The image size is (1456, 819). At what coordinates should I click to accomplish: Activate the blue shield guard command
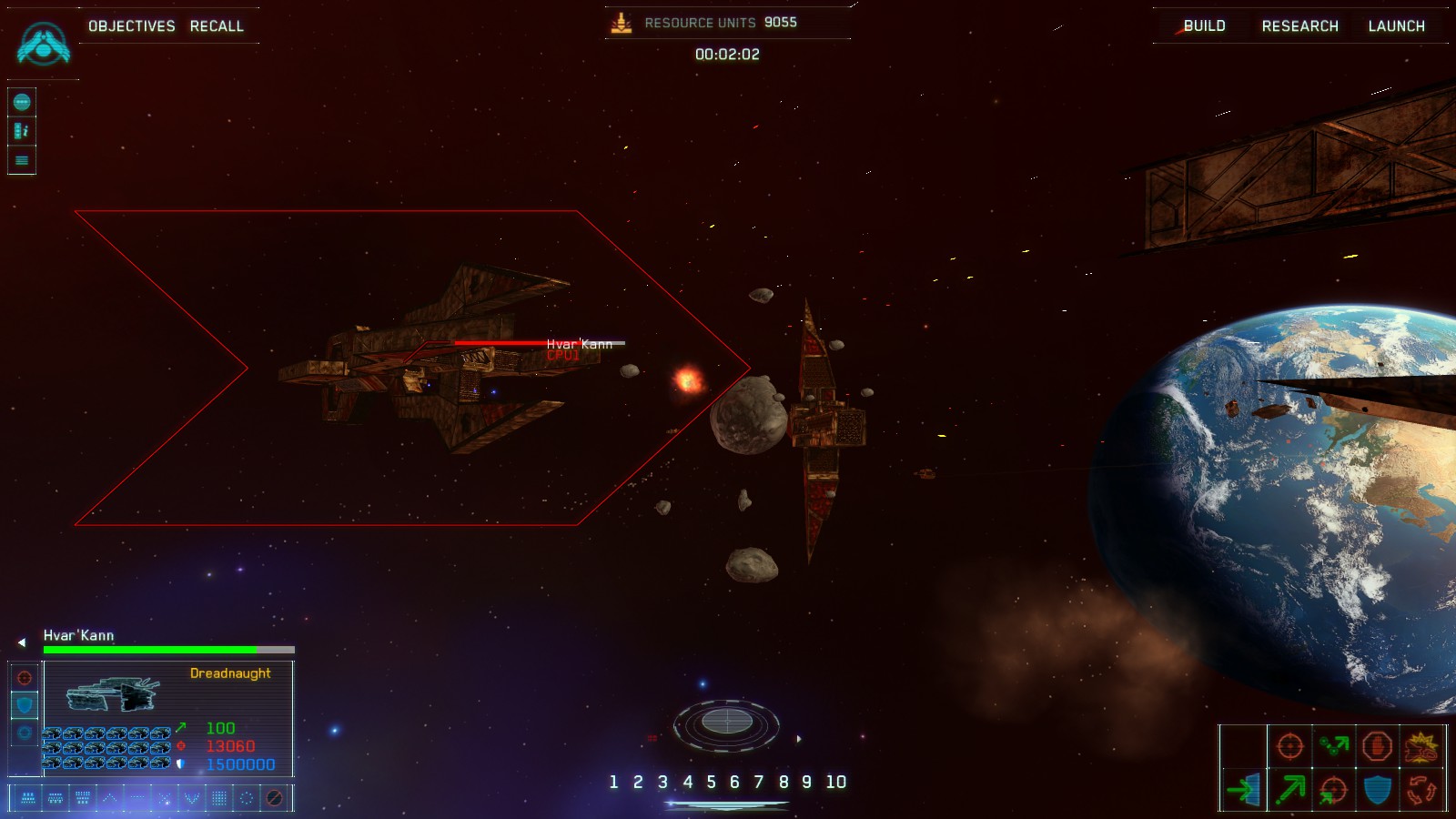(x=1377, y=789)
